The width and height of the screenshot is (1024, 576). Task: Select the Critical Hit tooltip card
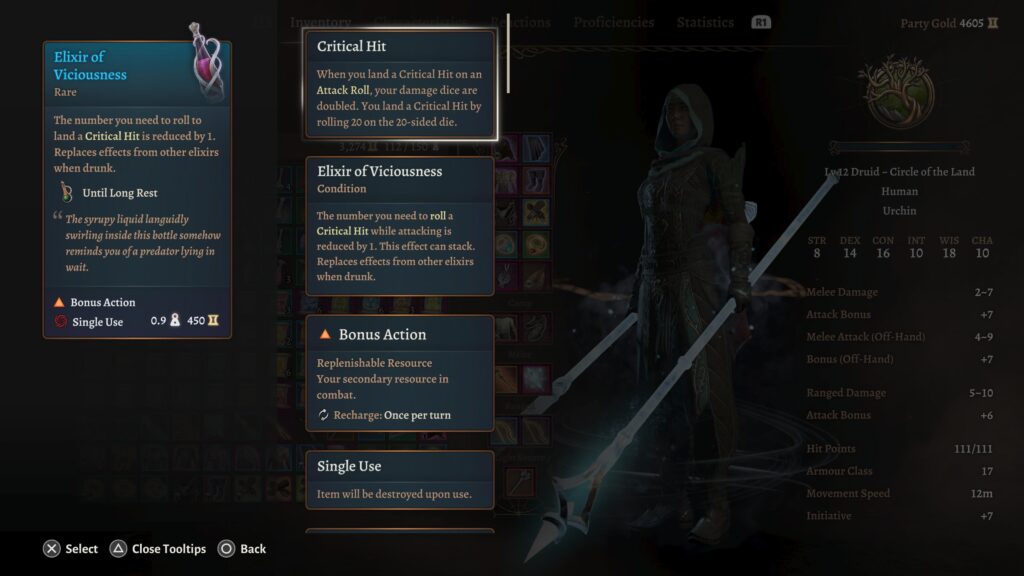point(399,83)
